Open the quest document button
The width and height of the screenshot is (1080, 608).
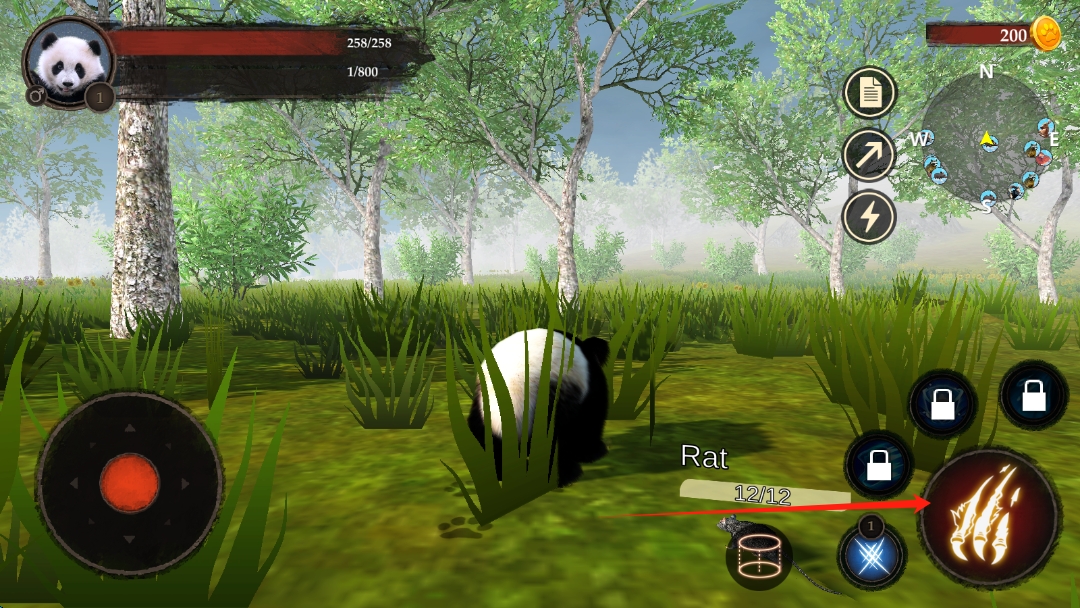869,94
